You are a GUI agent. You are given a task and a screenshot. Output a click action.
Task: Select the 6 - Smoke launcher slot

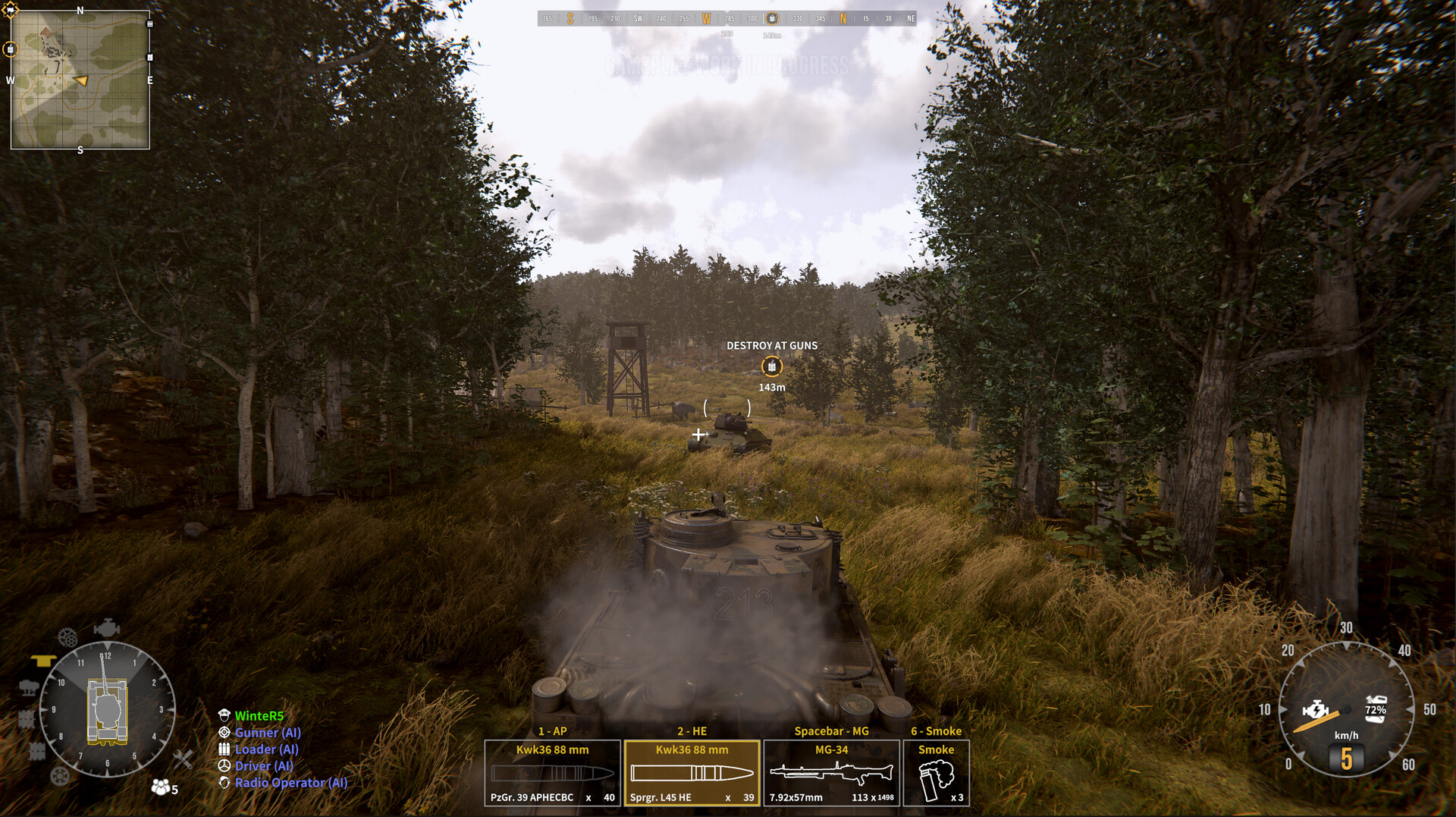937,770
